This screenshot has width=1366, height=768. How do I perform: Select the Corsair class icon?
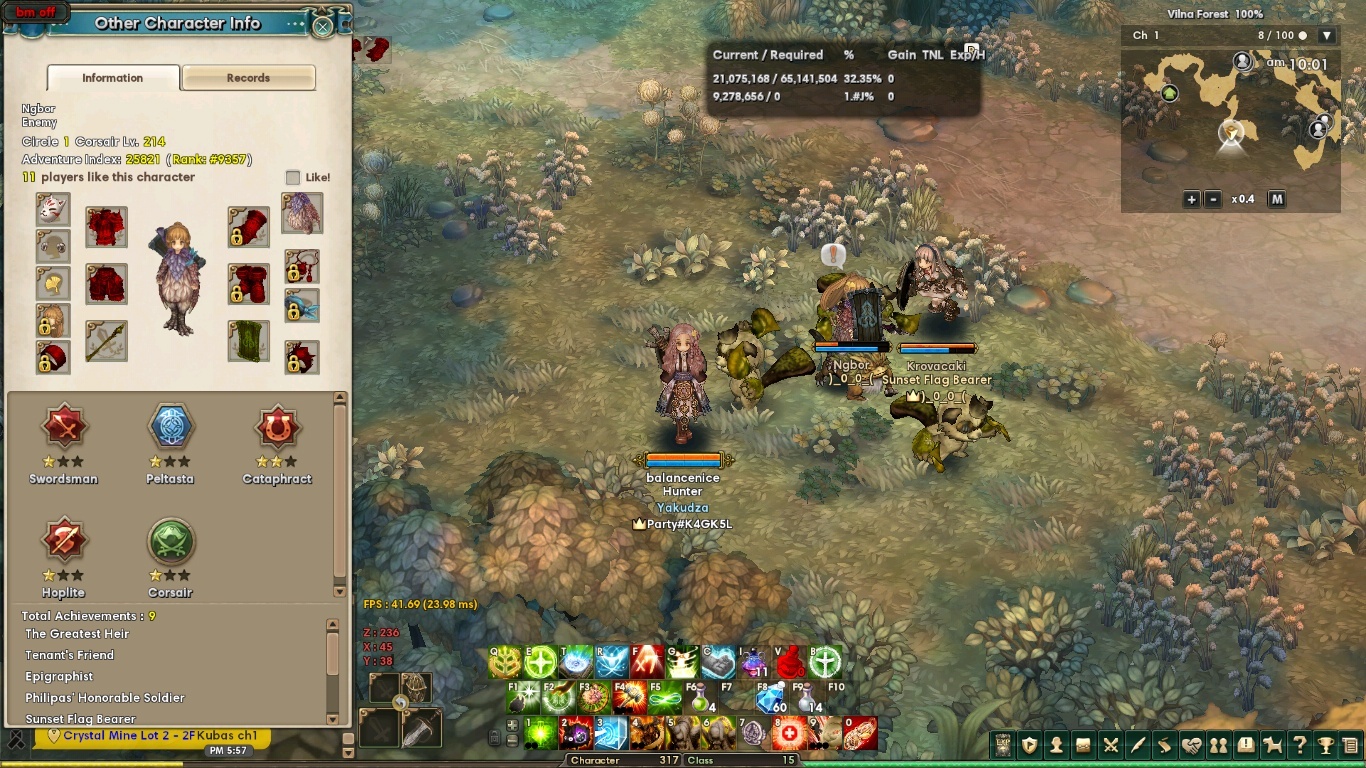coord(171,541)
